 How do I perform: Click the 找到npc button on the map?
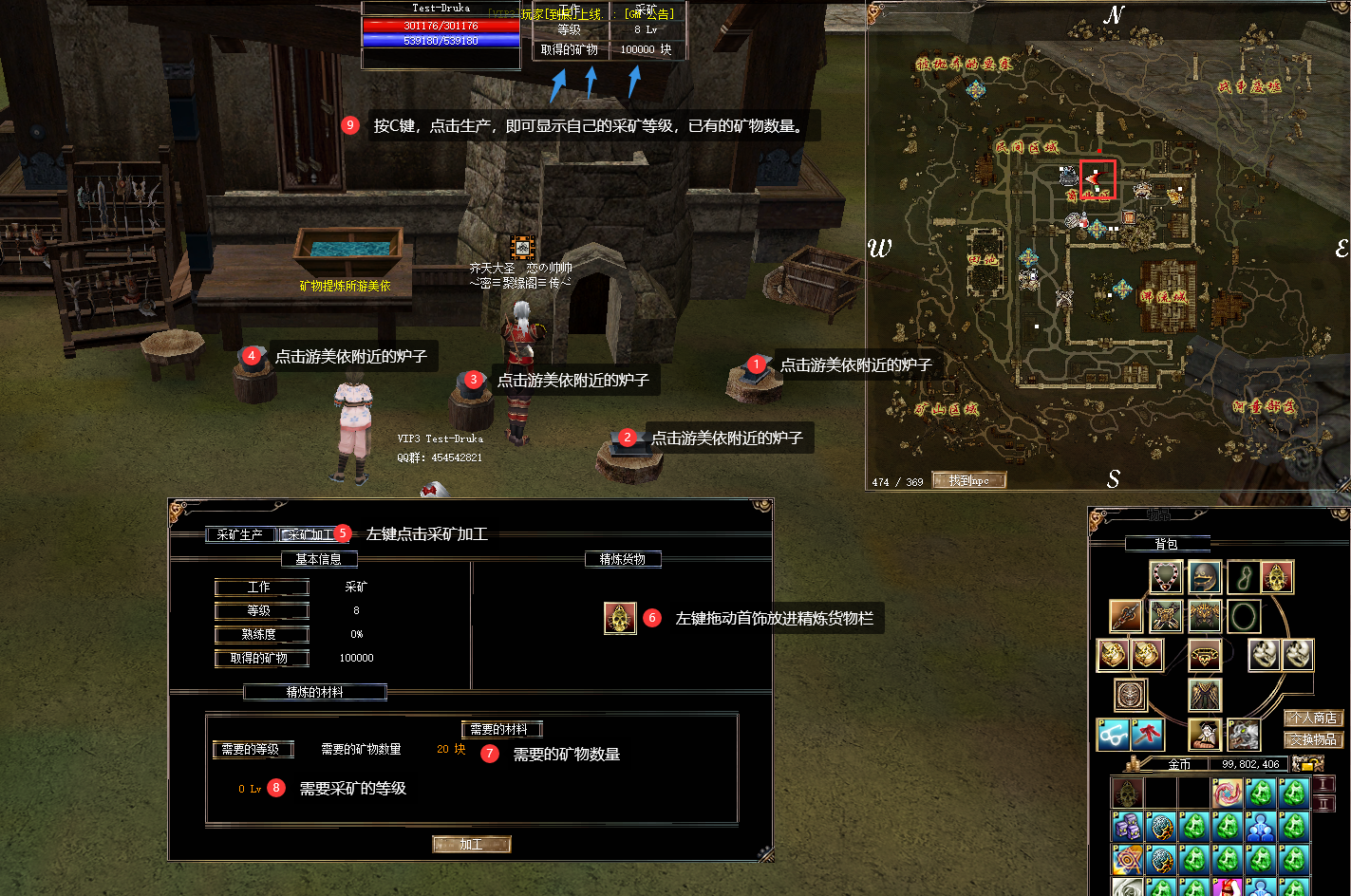tap(968, 480)
